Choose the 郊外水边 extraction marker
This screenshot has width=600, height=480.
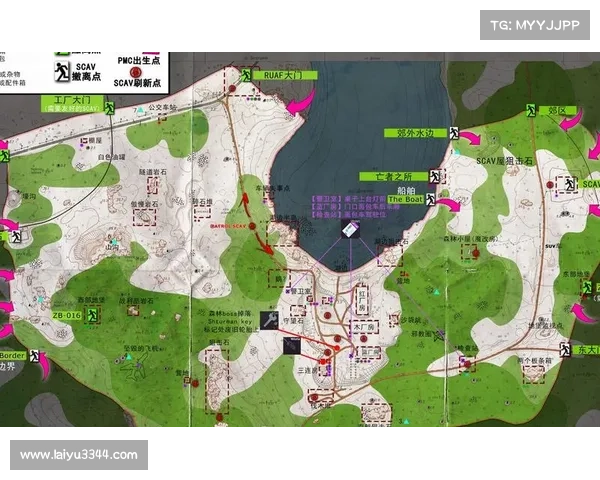click(x=452, y=133)
